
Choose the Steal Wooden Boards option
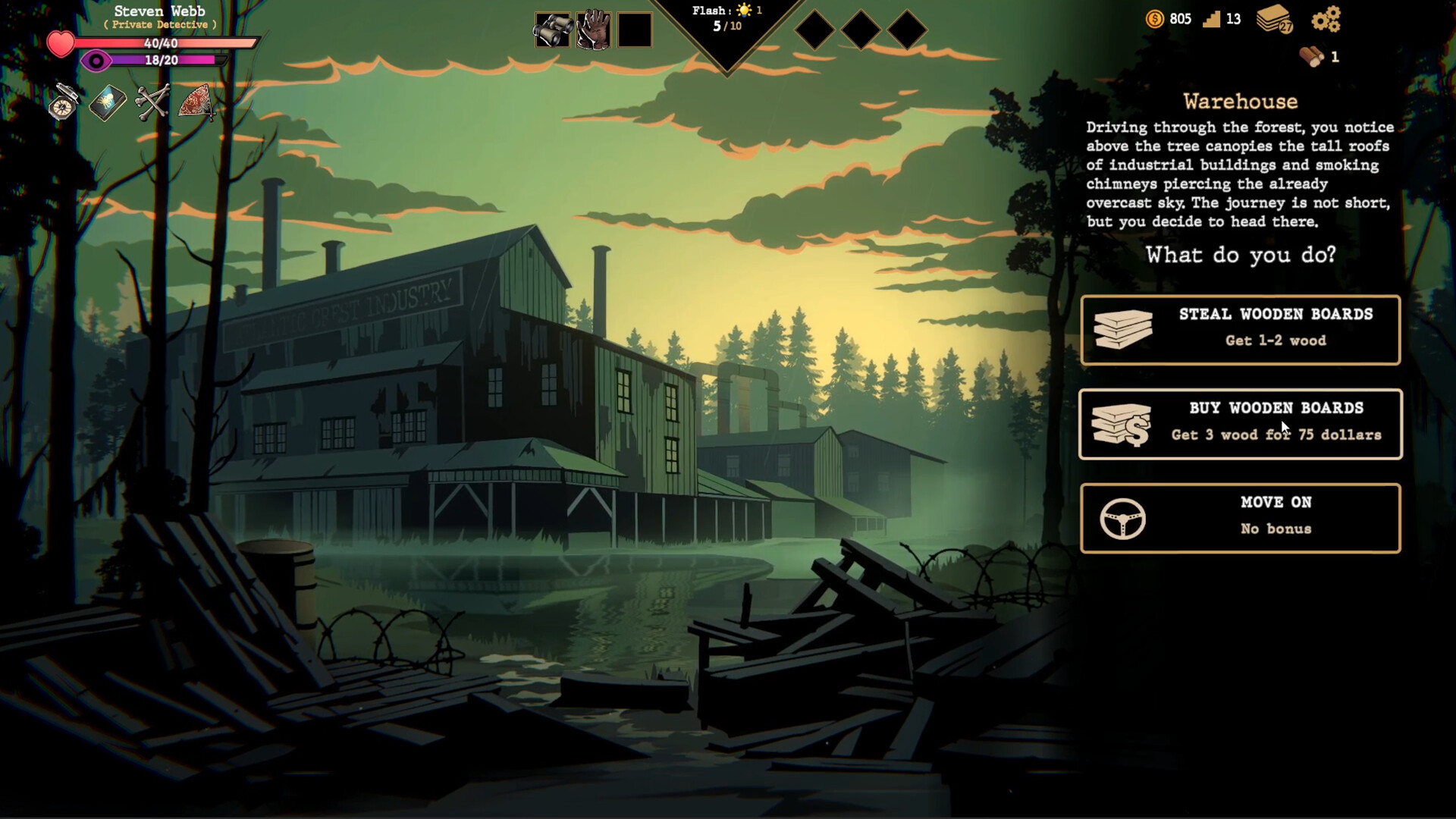pos(1241,329)
